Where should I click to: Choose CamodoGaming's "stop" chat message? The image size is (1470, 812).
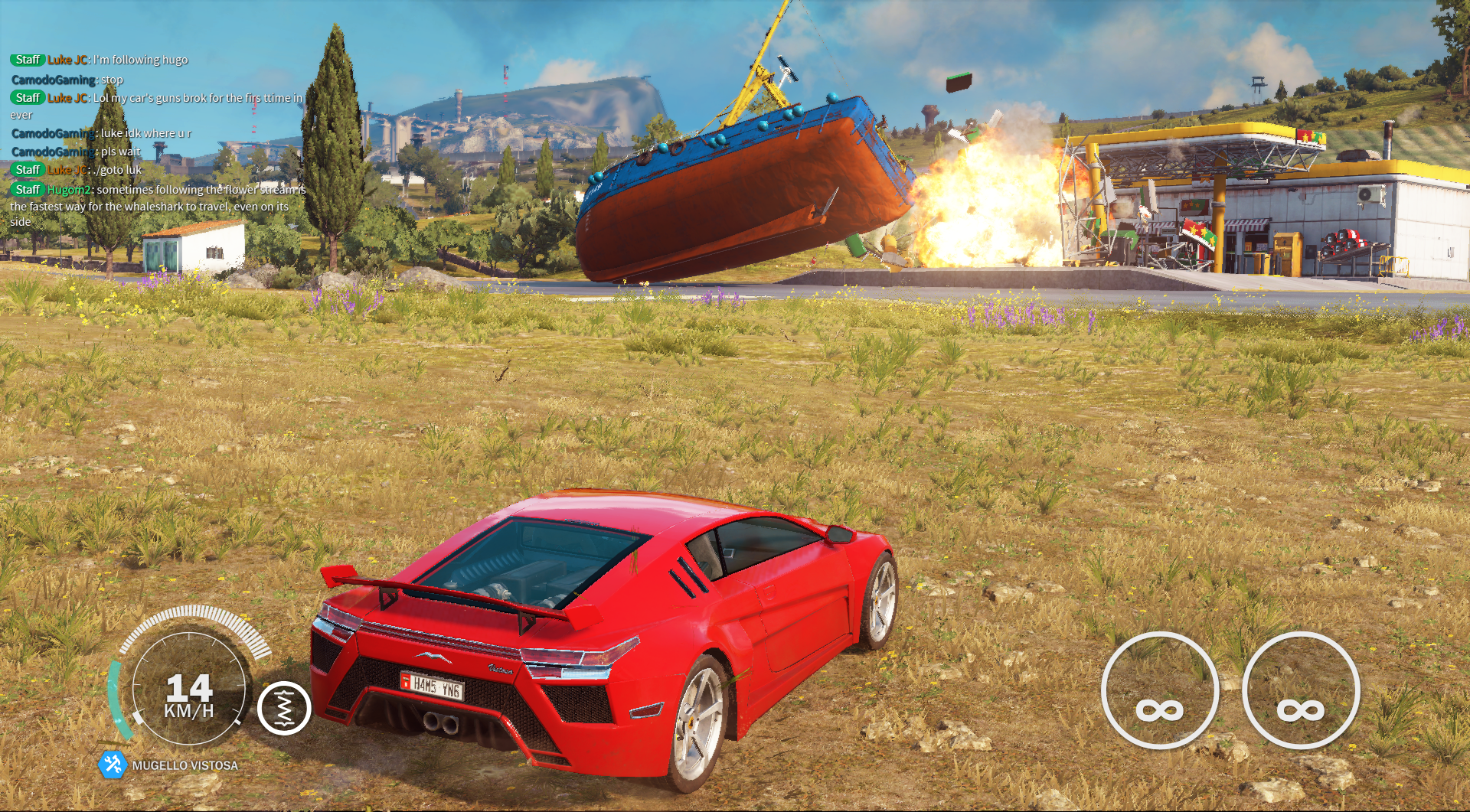point(67,80)
